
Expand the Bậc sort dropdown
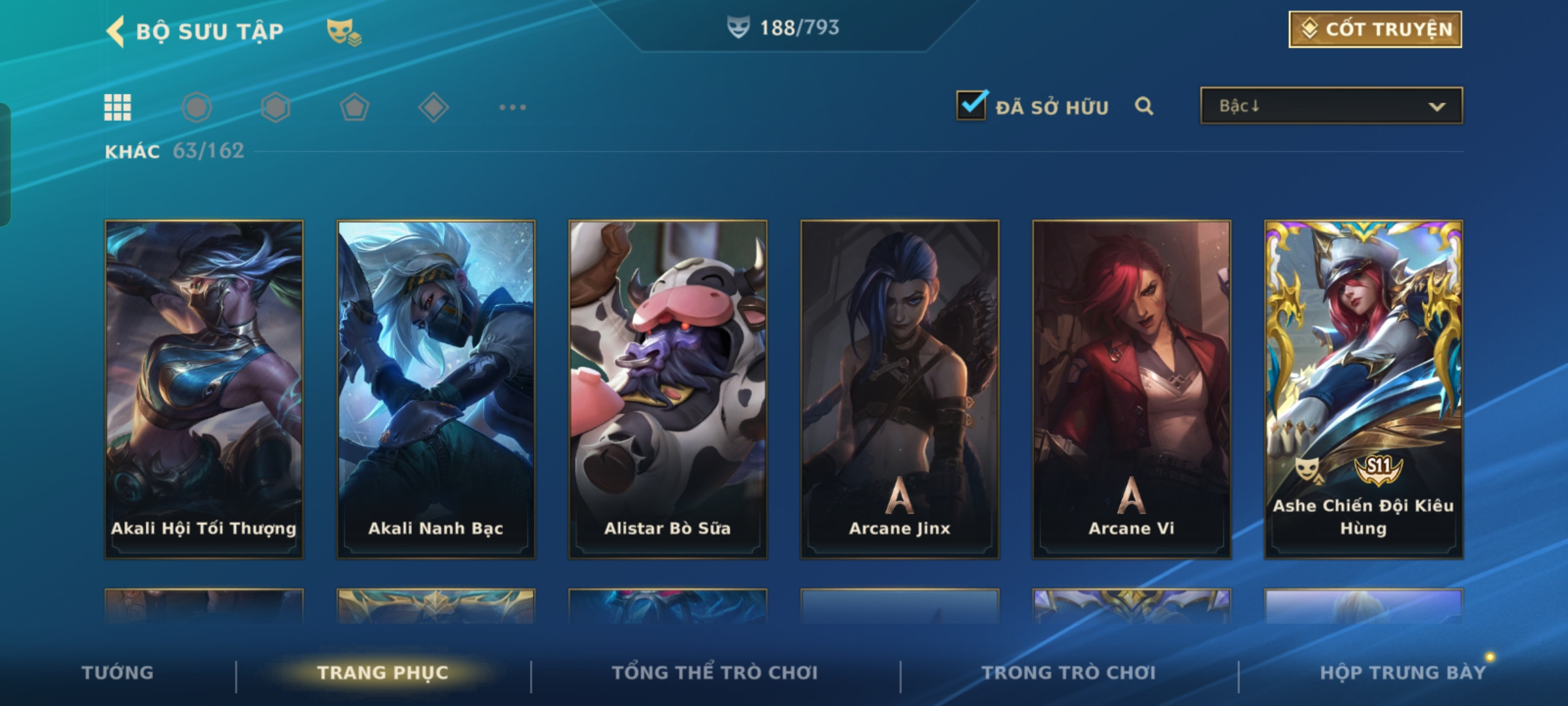[1331, 106]
